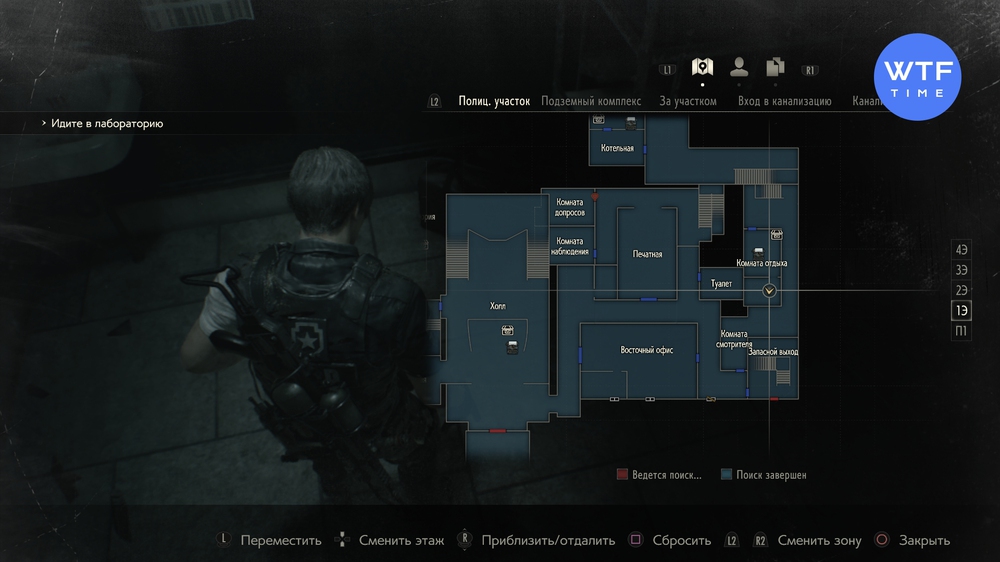Select the Комната отдыха room
This screenshot has width=1000, height=562.
point(762,263)
